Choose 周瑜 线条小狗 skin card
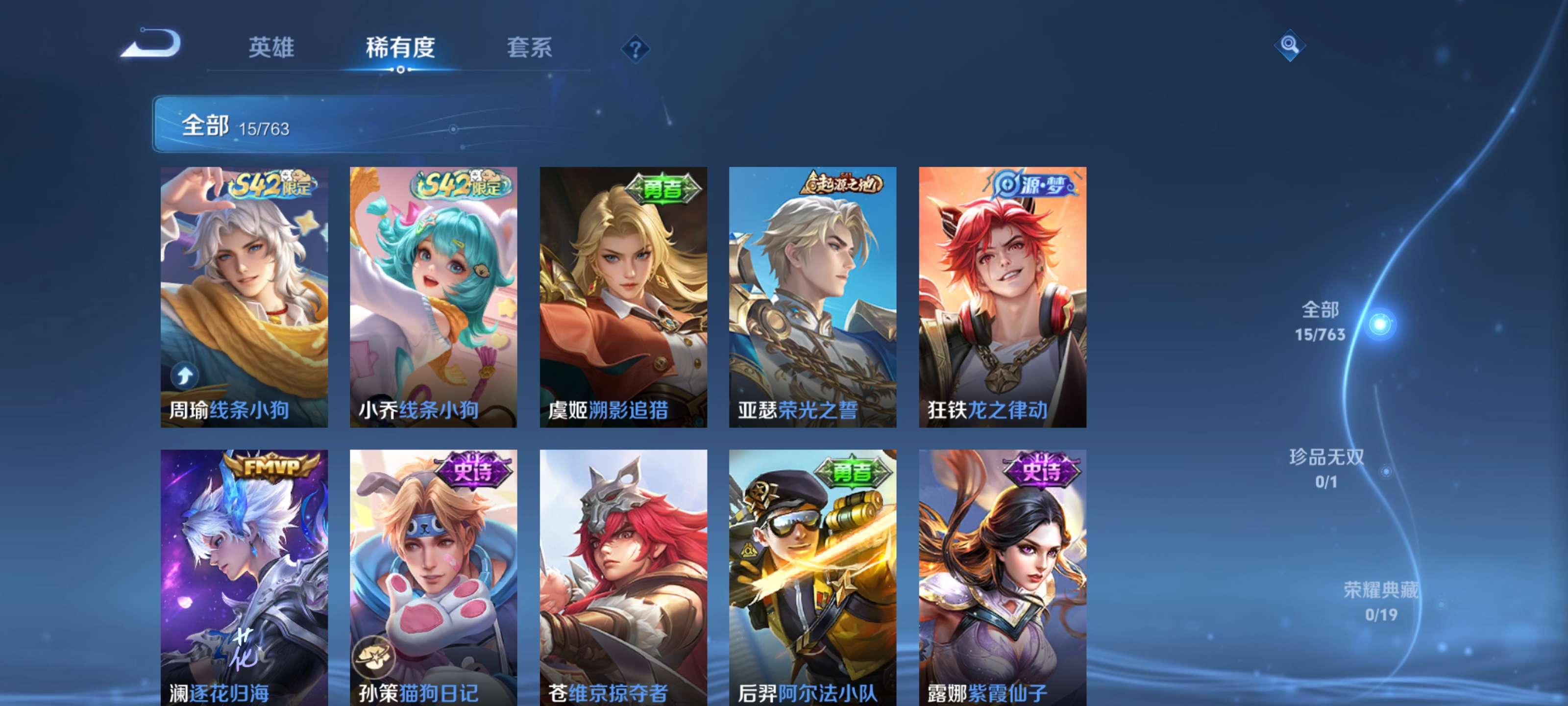Screen dimensions: 1568x706 tap(244, 297)
